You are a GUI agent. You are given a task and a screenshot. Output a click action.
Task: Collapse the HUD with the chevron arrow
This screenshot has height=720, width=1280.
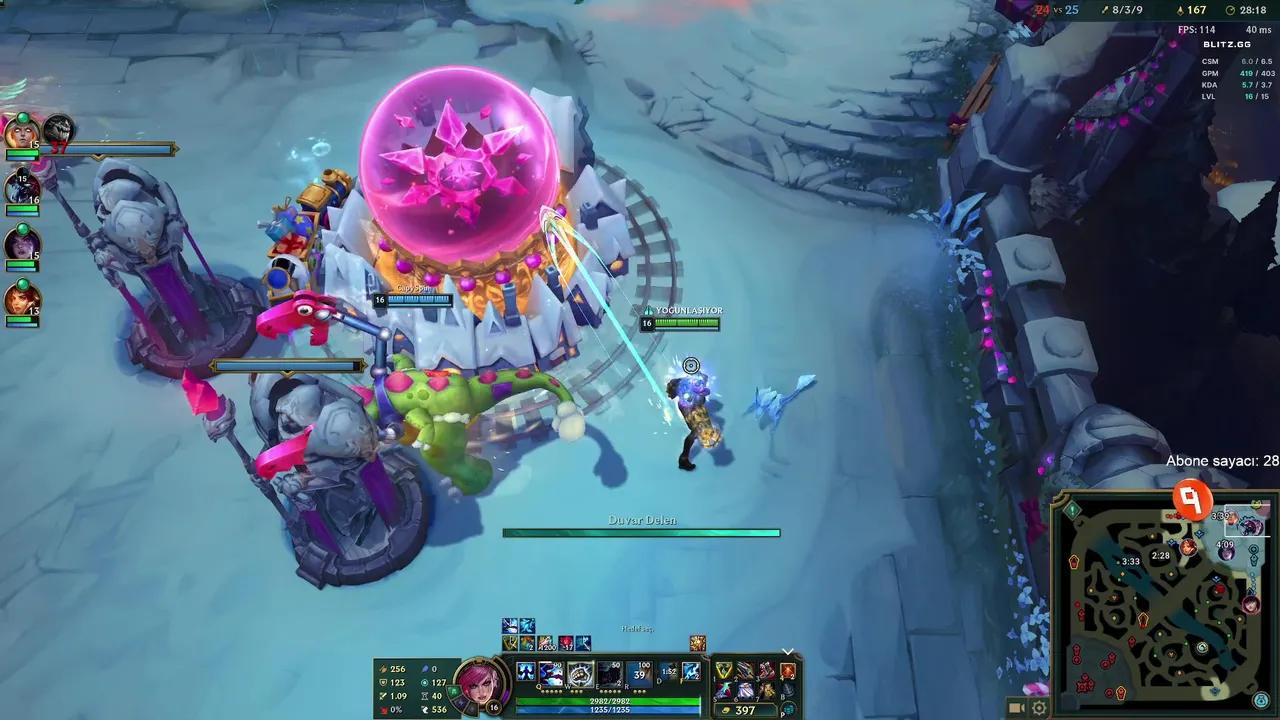click(786, 651)
